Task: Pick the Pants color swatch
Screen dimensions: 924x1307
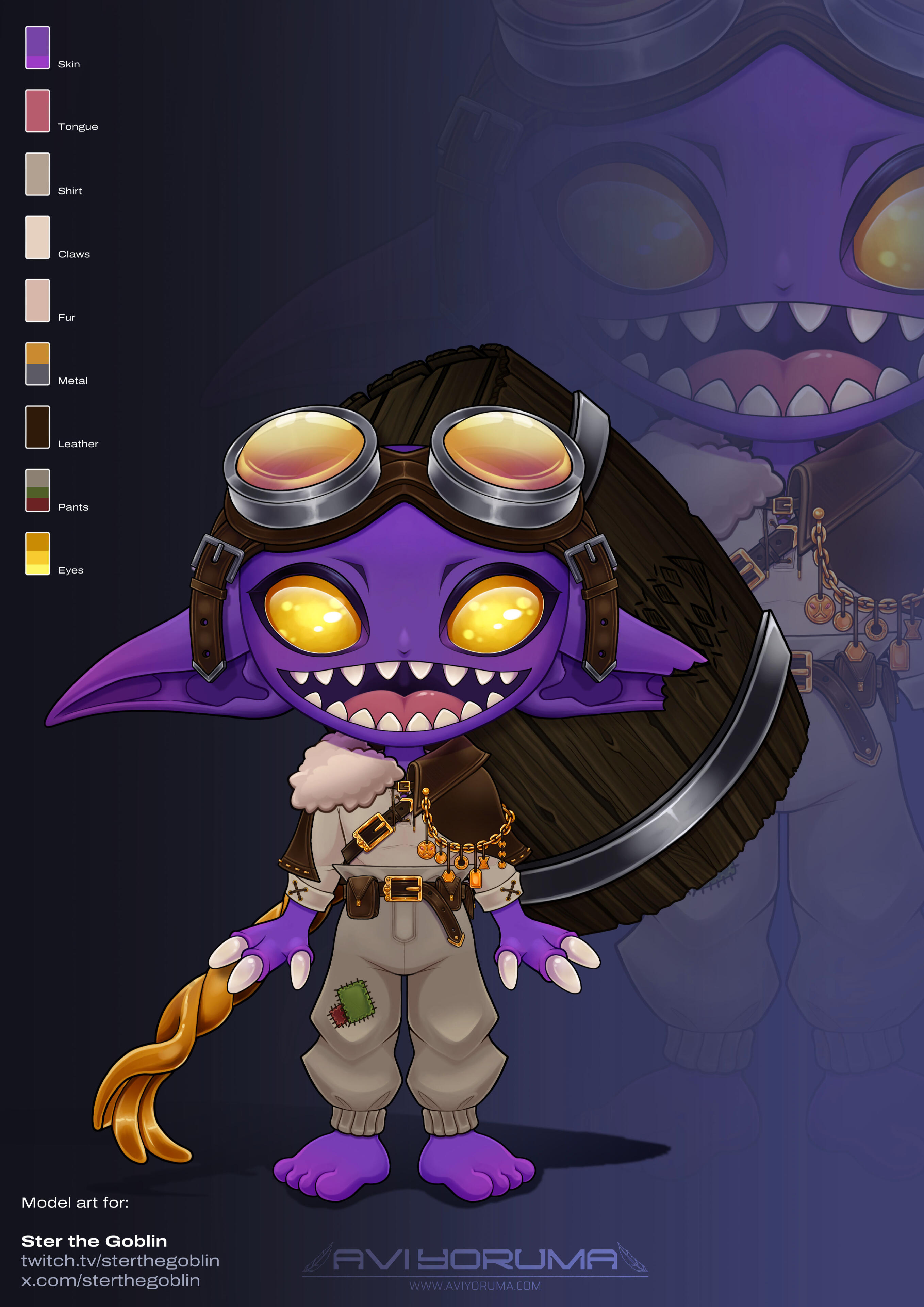Action: click(37, 490)
